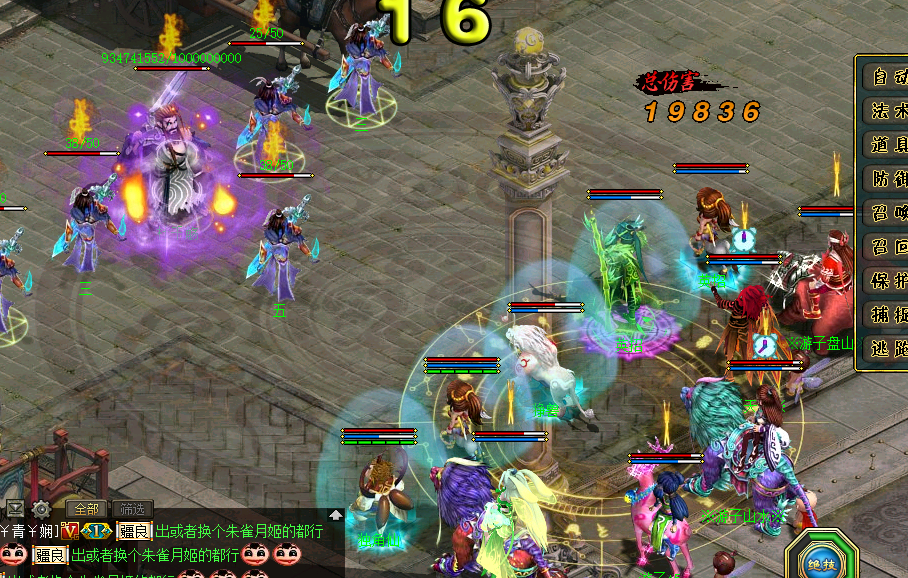Screen dimensions: 908x578
Task: Open chat settings gear icon
Action: [41, 508]
